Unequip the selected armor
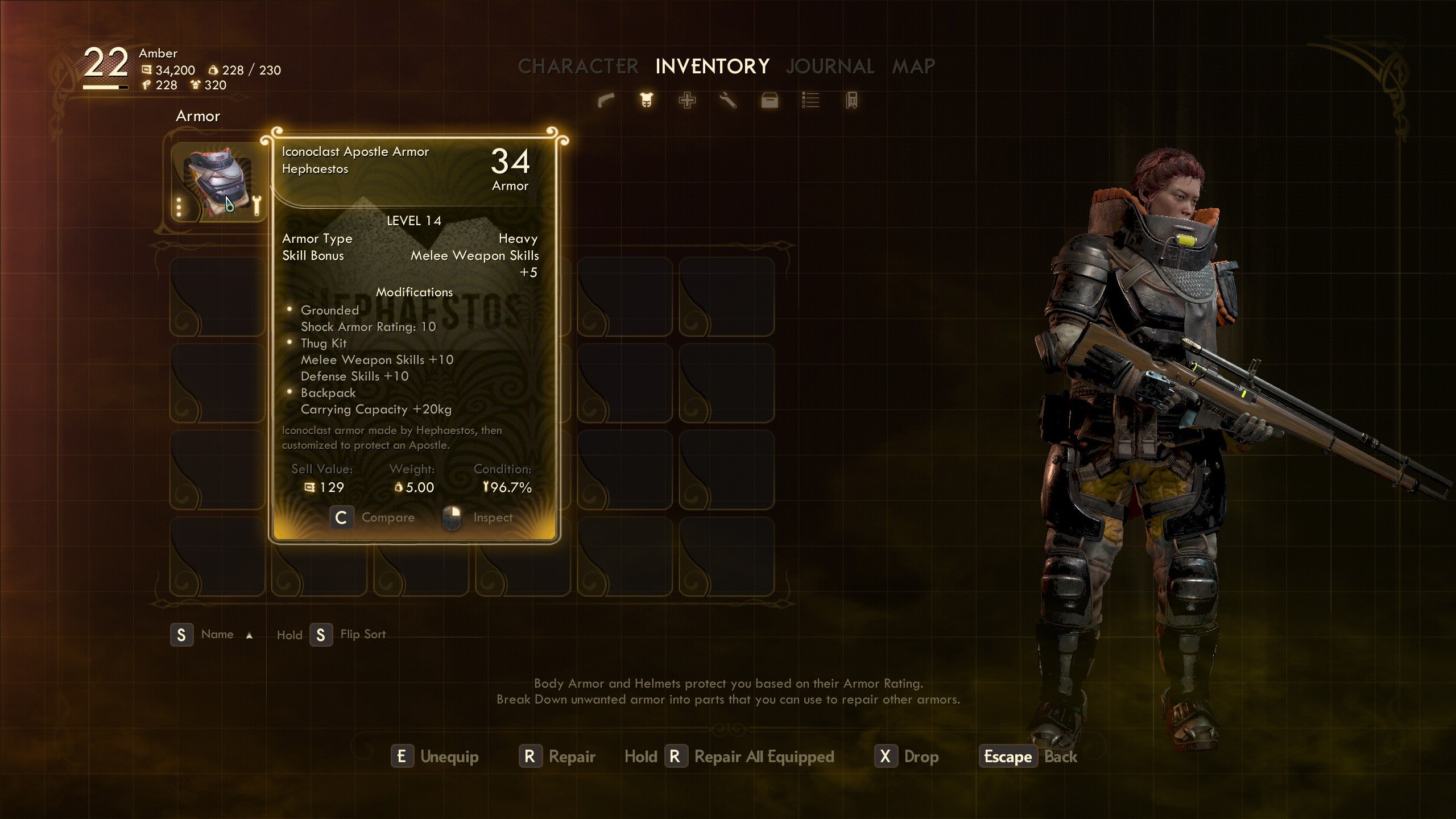The width and height of the screenshot is (1456, 819). [435, 756]
